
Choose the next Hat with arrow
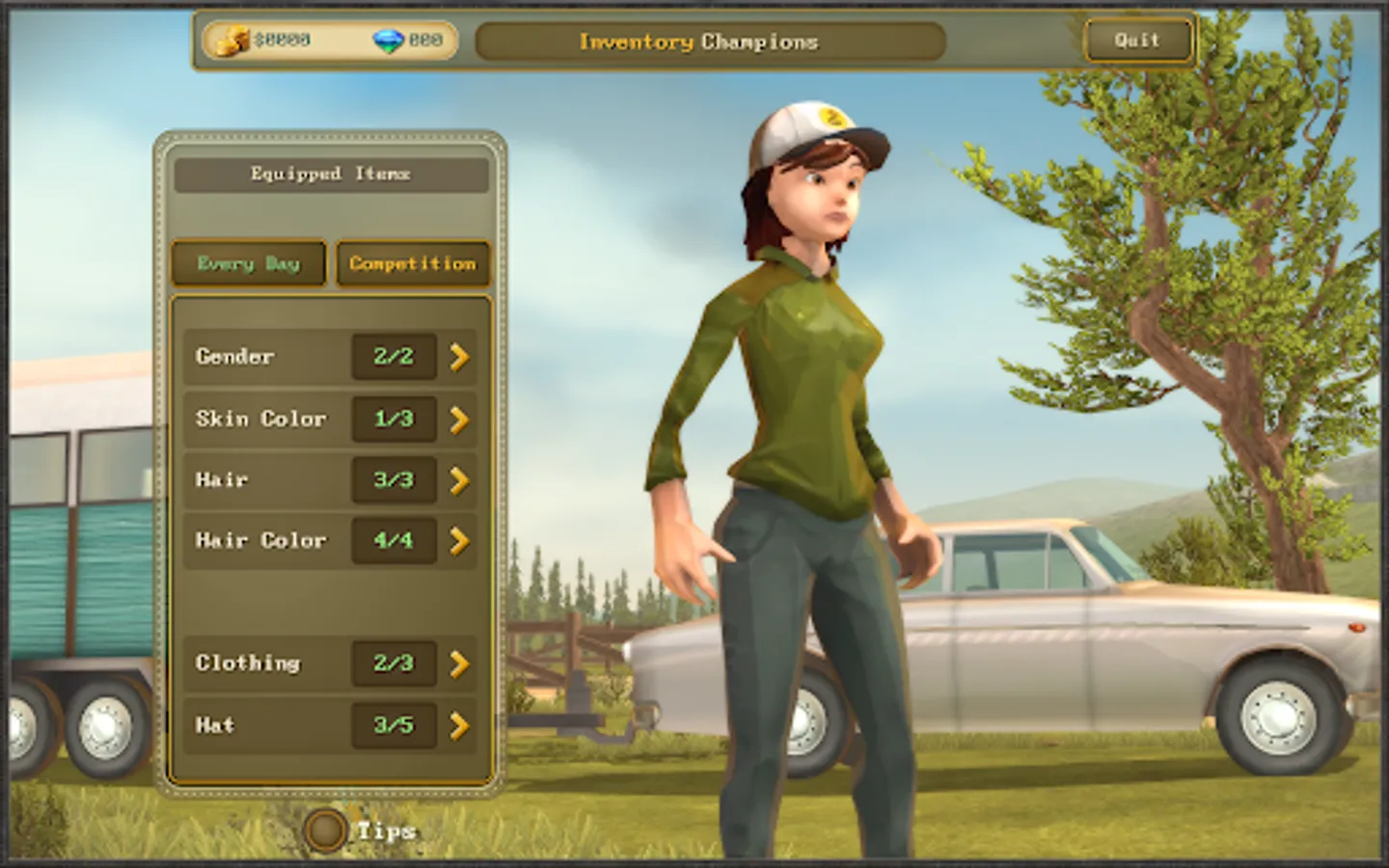click(460, 725)
